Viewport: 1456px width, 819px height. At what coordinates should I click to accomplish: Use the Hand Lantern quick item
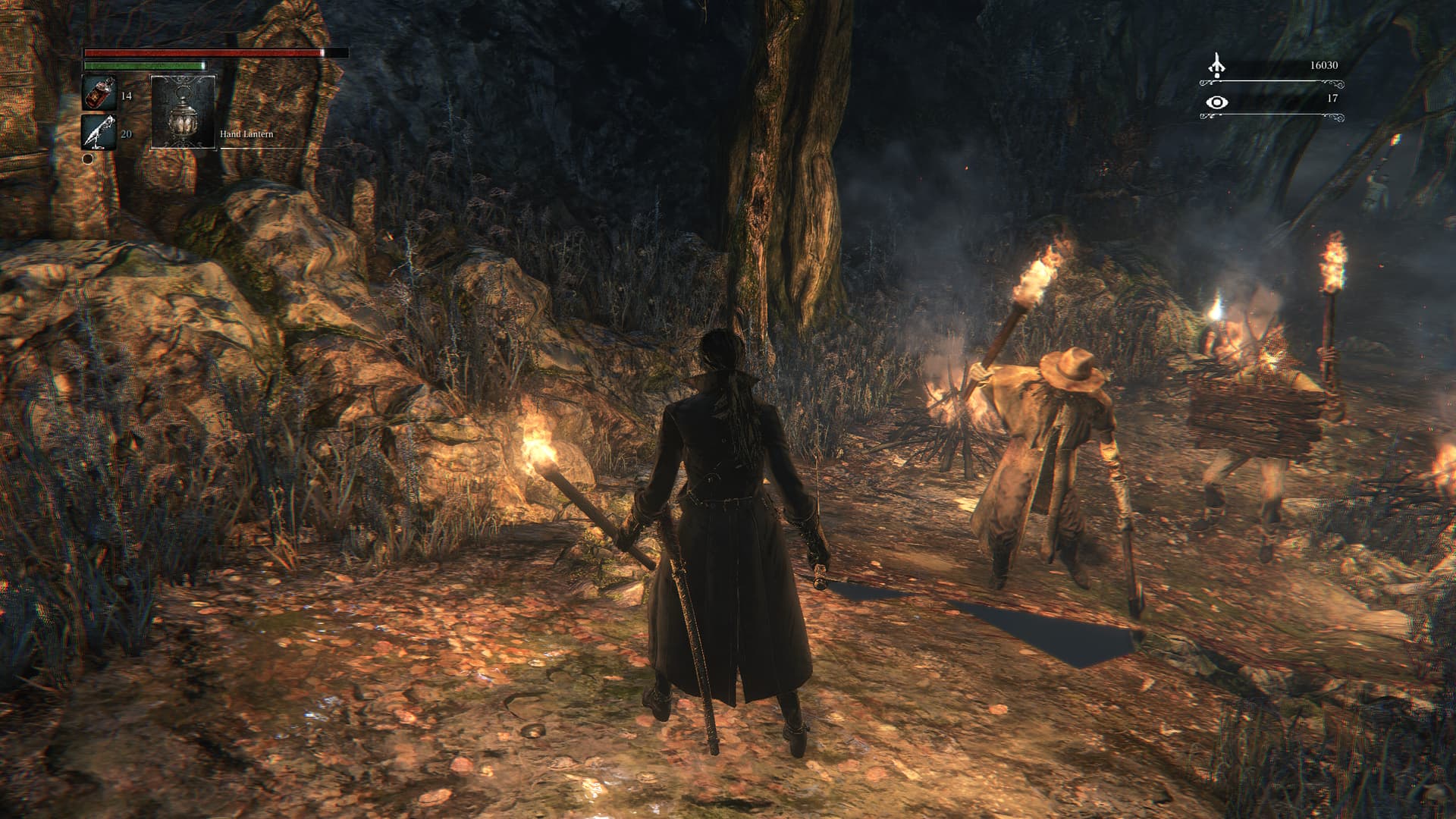184,111
